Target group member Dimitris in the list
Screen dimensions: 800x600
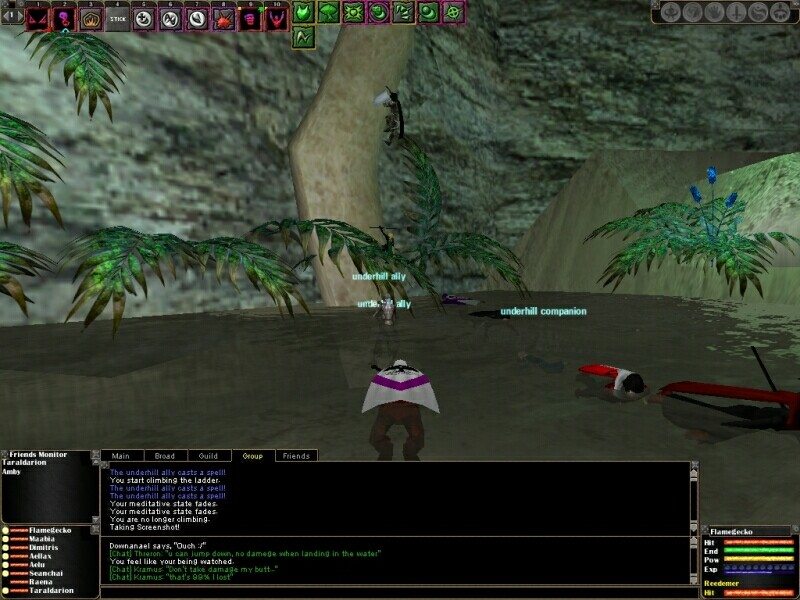click(46, 549)
